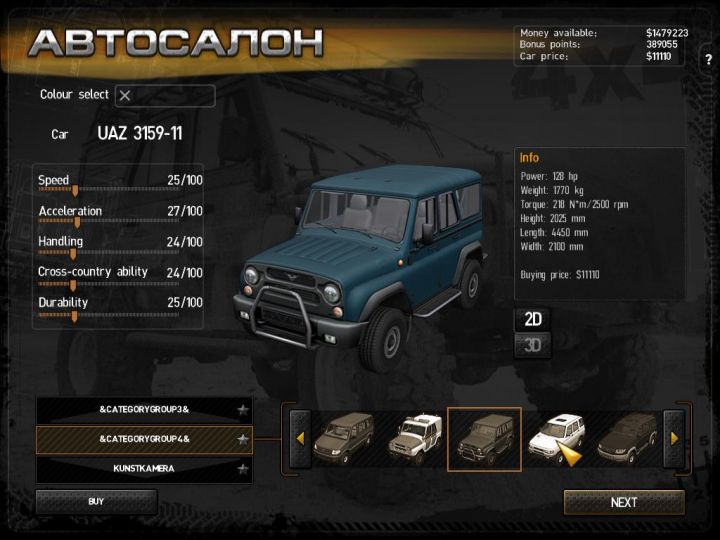Pick the white SUV thumbnail
The height and width of the screenshot is (540, 720).
point(553,436)
